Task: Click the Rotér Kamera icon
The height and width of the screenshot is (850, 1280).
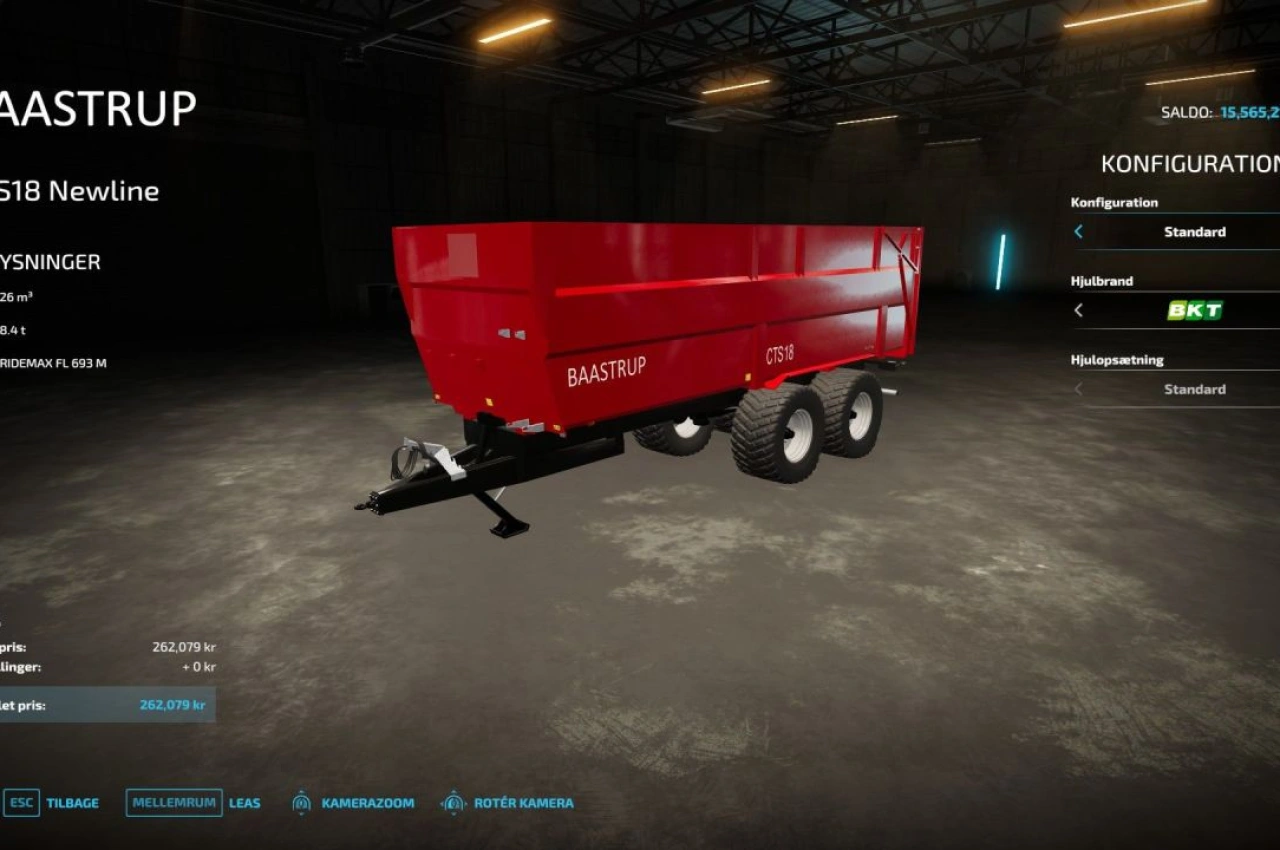Action: (453, 802)
